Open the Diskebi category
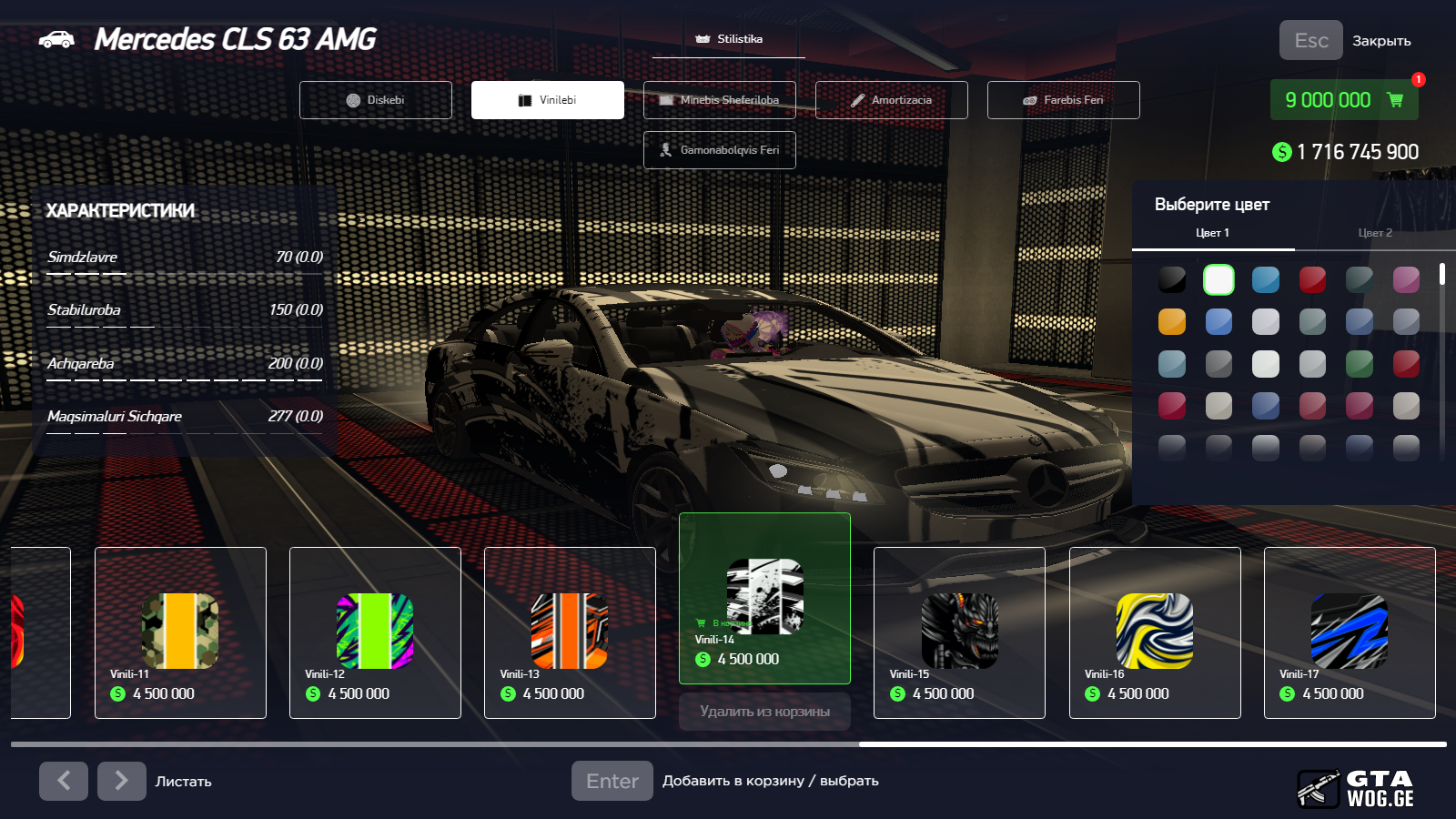 click(375, 100)
